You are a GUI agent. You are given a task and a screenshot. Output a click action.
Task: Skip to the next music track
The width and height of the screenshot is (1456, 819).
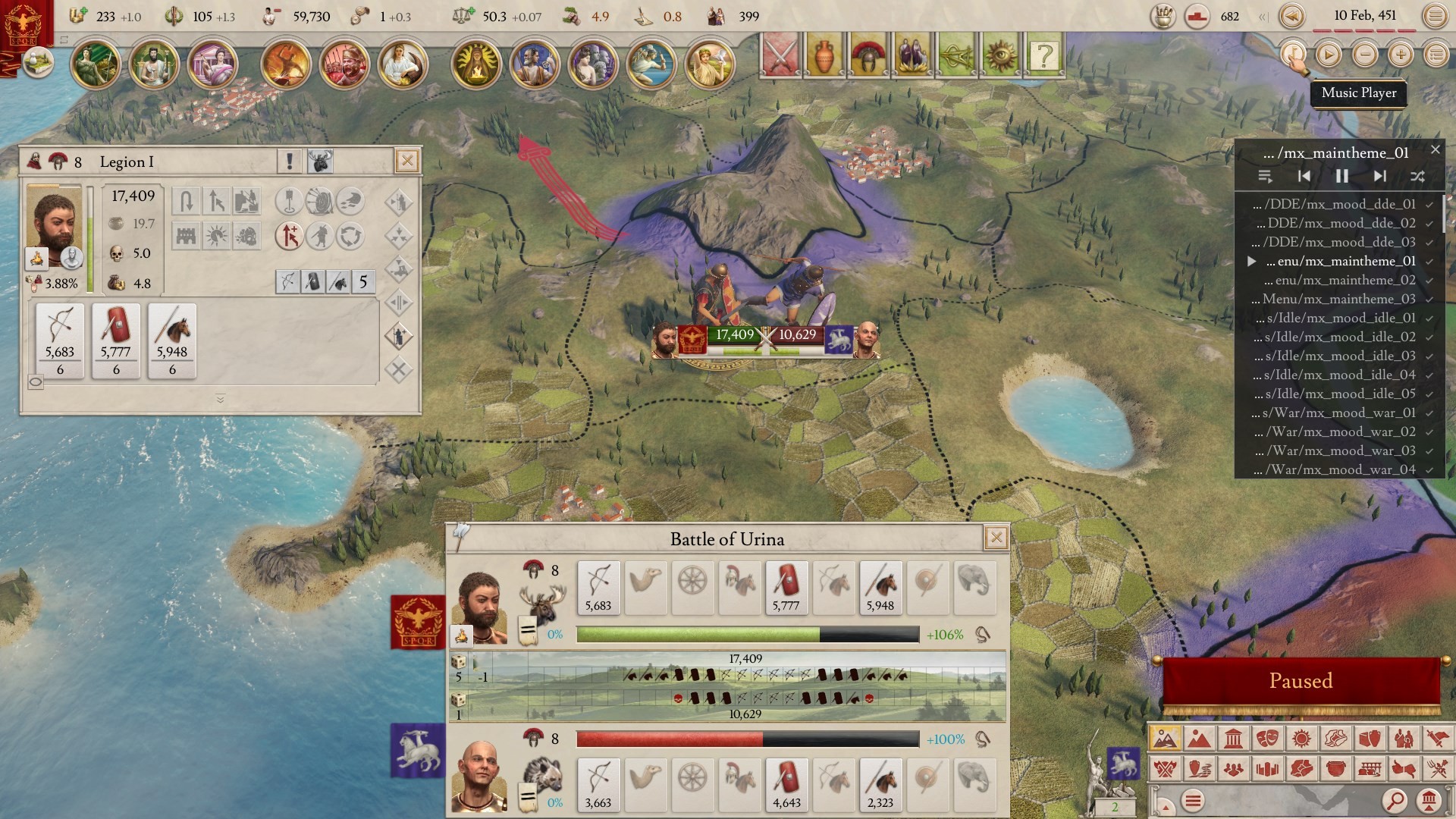1379,177
